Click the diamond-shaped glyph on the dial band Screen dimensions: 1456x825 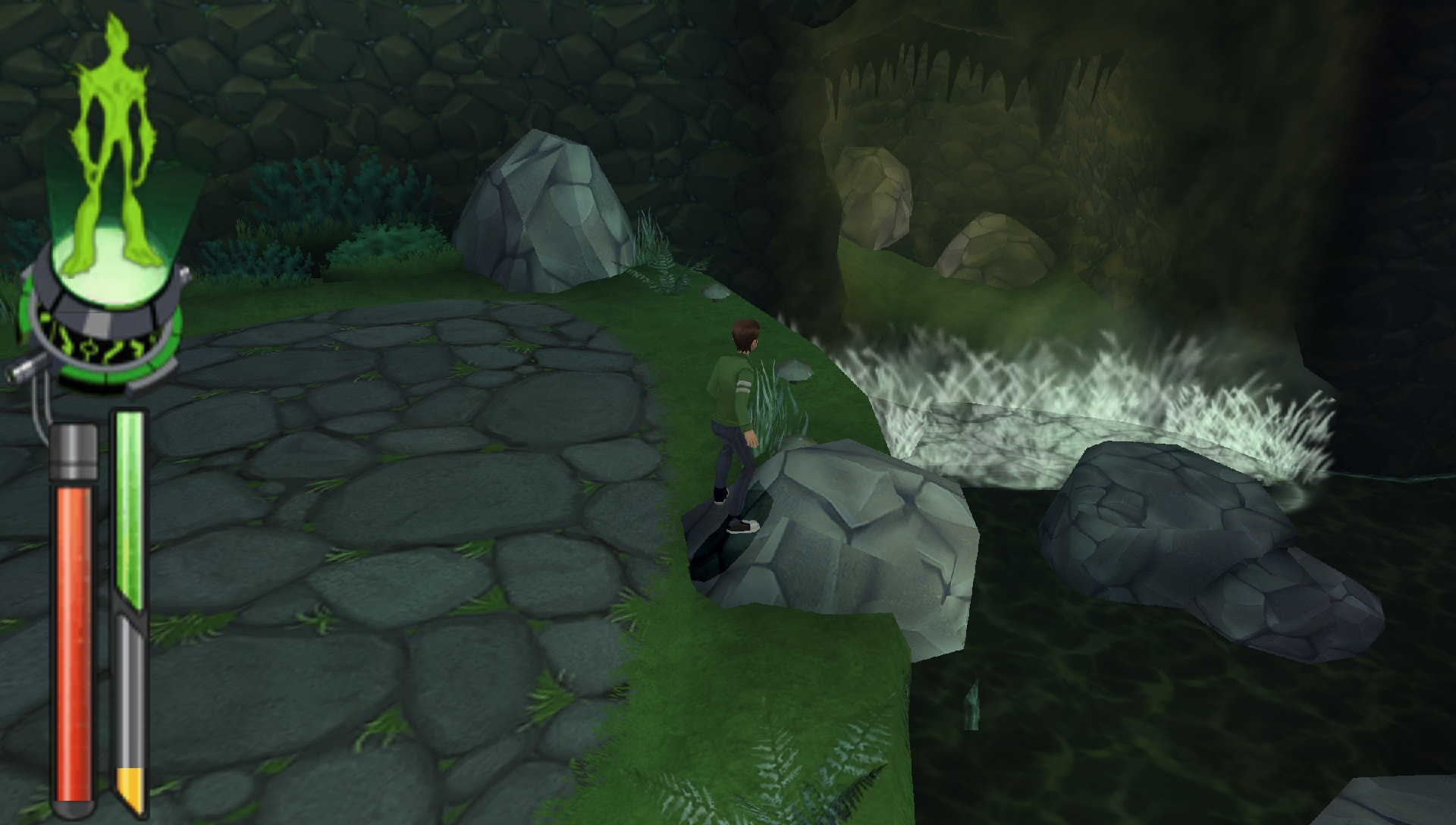coord(89,348)
